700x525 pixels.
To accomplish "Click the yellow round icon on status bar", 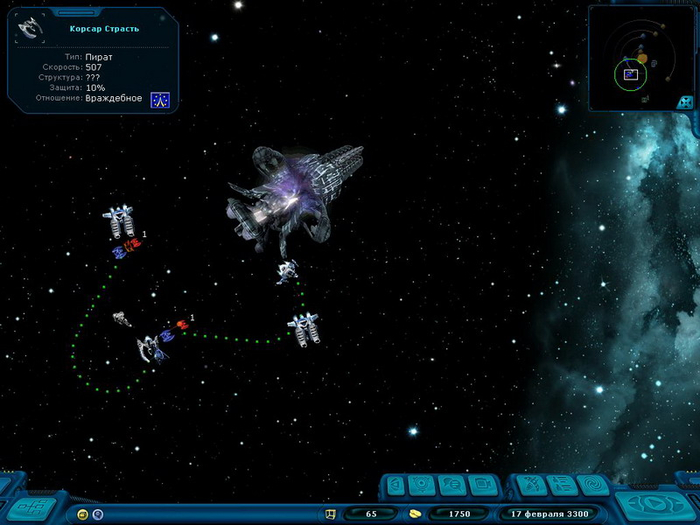I will [83, 514].
